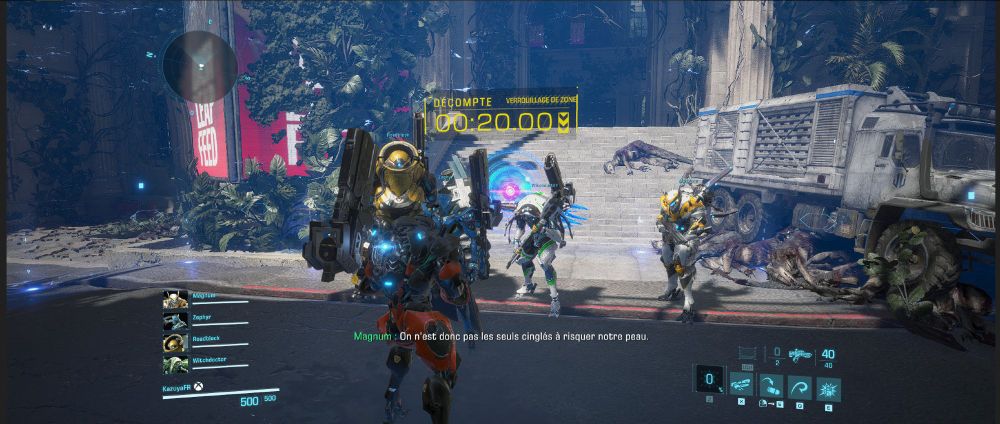This screenshot has width=1000, height=424.
Task: Trigger the starburst explosion ability
Action: tap(829, 387)
